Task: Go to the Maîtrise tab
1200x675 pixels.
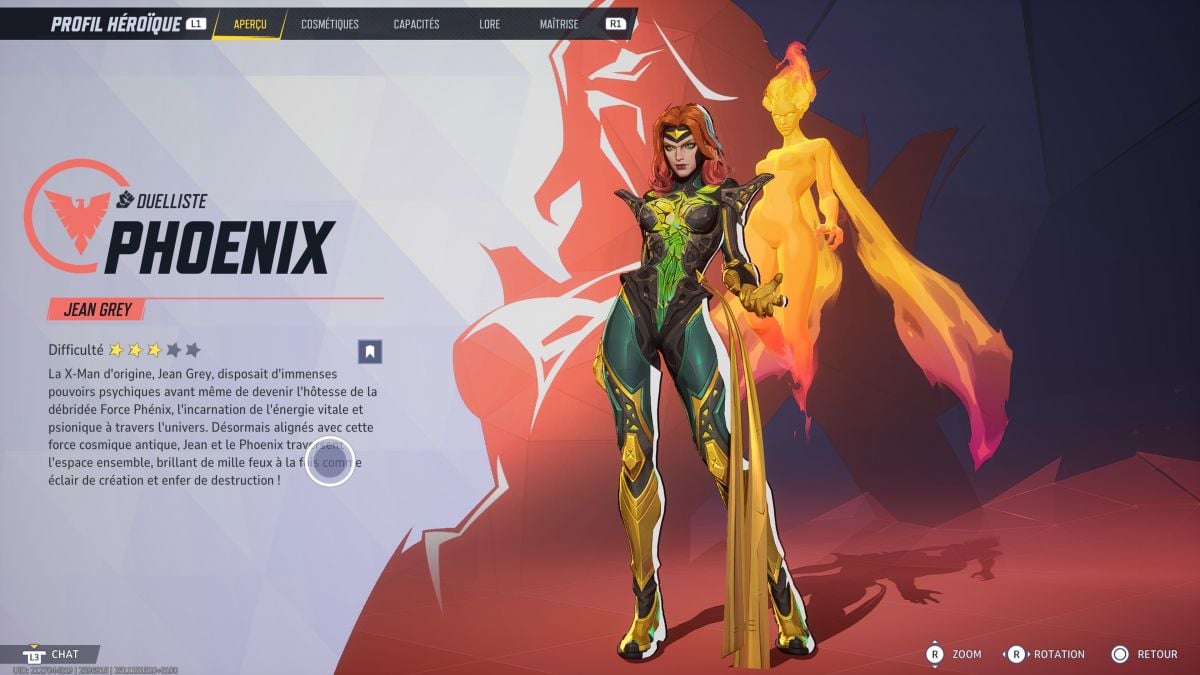Action: tap(559, 24)
